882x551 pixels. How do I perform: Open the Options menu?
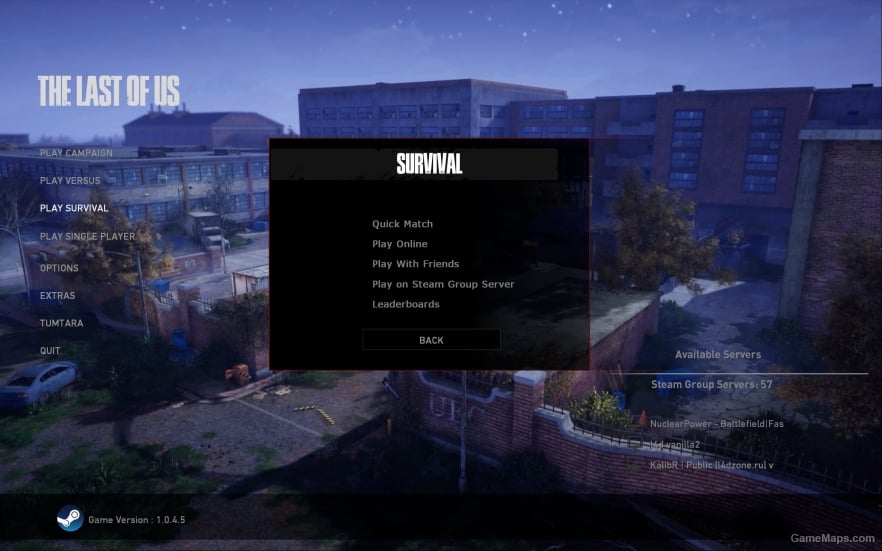pyautogui.click(x=59, y=268)
